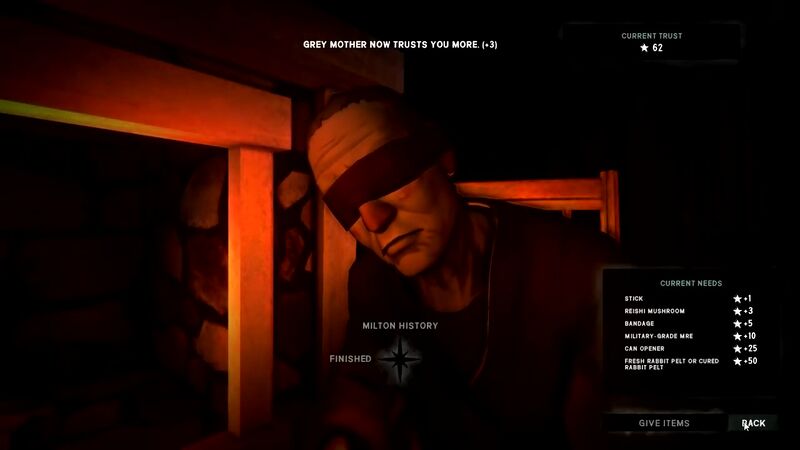Select the Milton History dialogue topic
800x450 pixels.
click(x=400, y=326)
